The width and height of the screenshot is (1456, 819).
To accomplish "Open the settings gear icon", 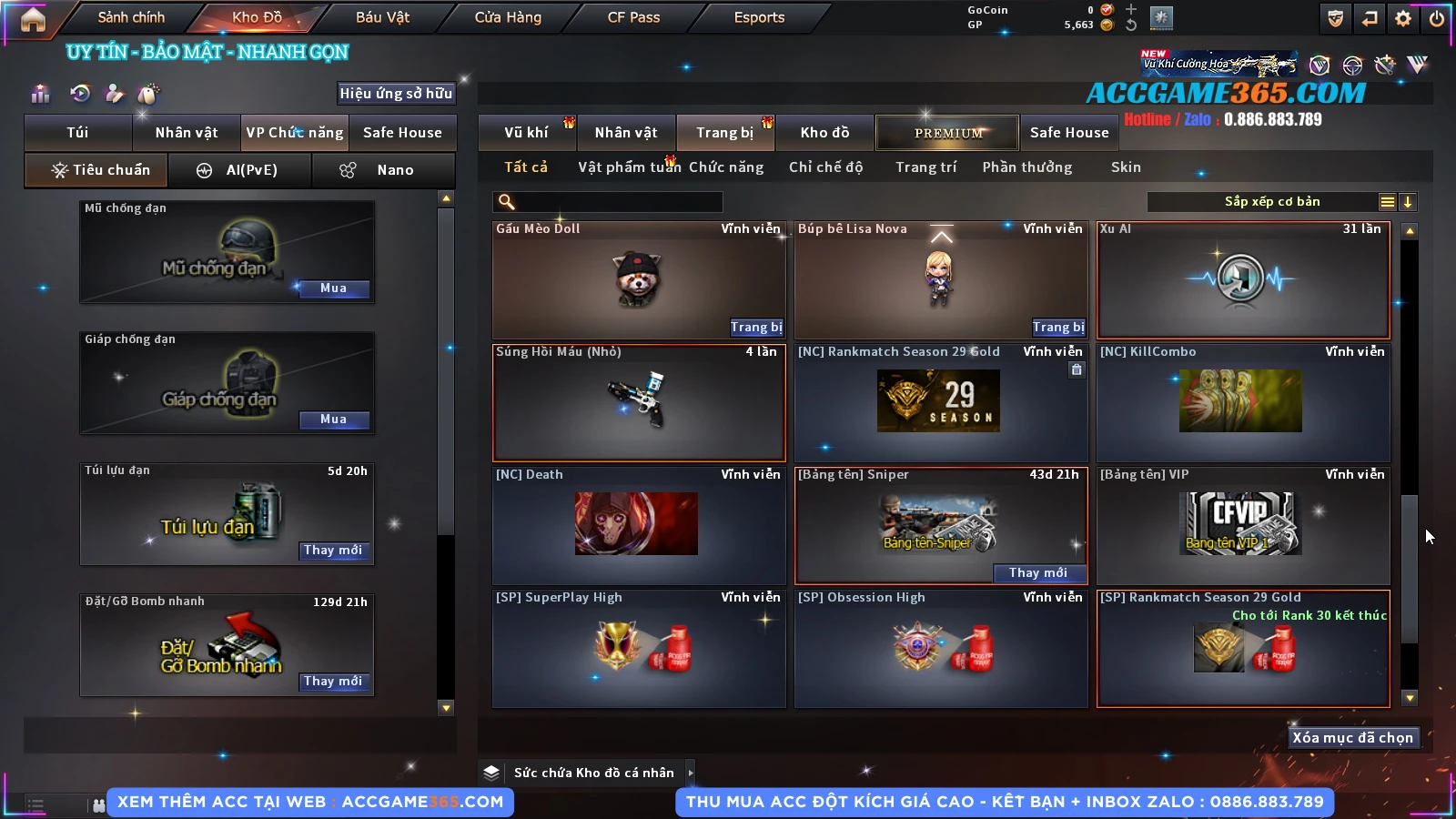I will coord(1403,18).
